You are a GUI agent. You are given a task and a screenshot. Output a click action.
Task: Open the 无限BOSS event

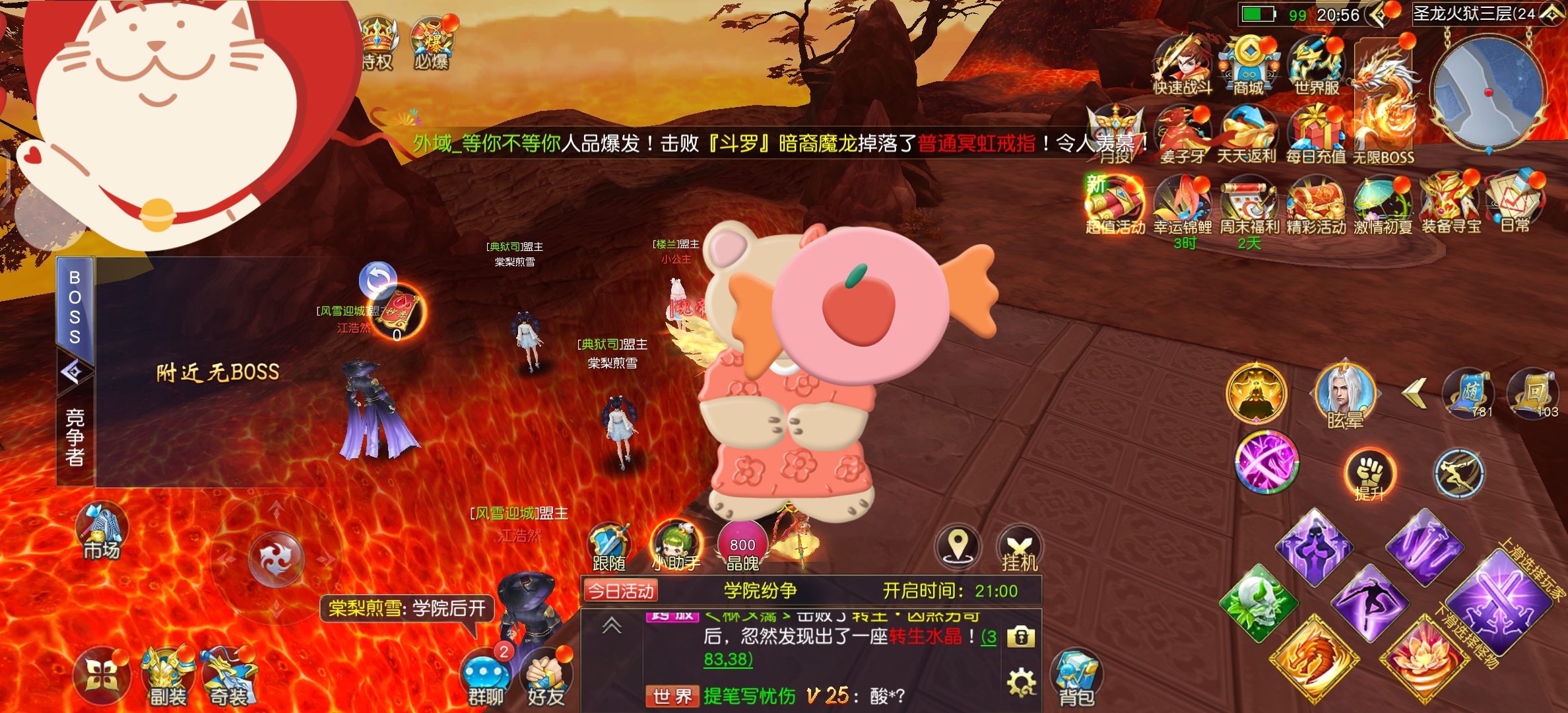pos(1384,106)
